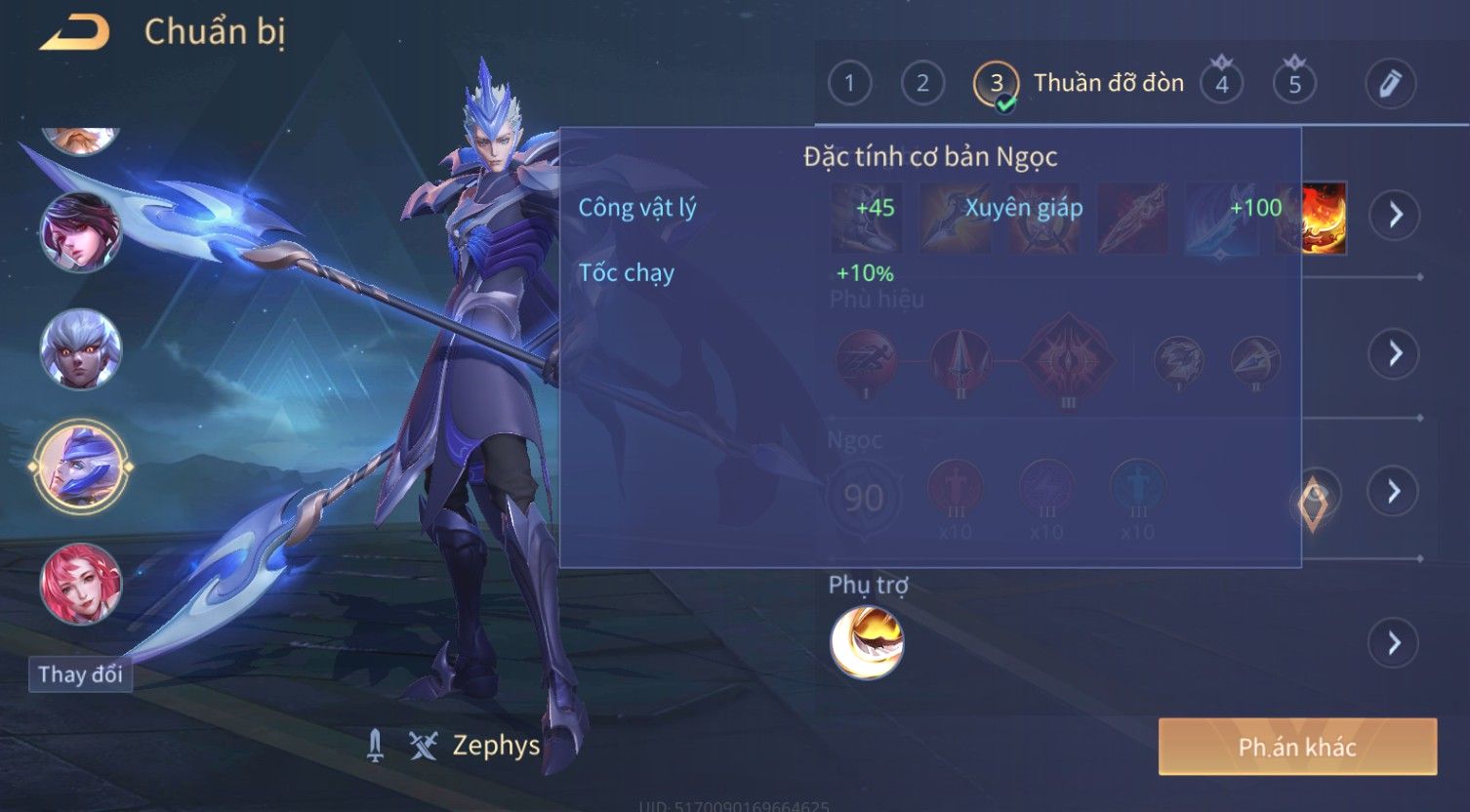Image resolution: width=1470 pixels, height=812 pixels.
Task: Choose the dark-haired female hero portrait
Action: point(80,231)
